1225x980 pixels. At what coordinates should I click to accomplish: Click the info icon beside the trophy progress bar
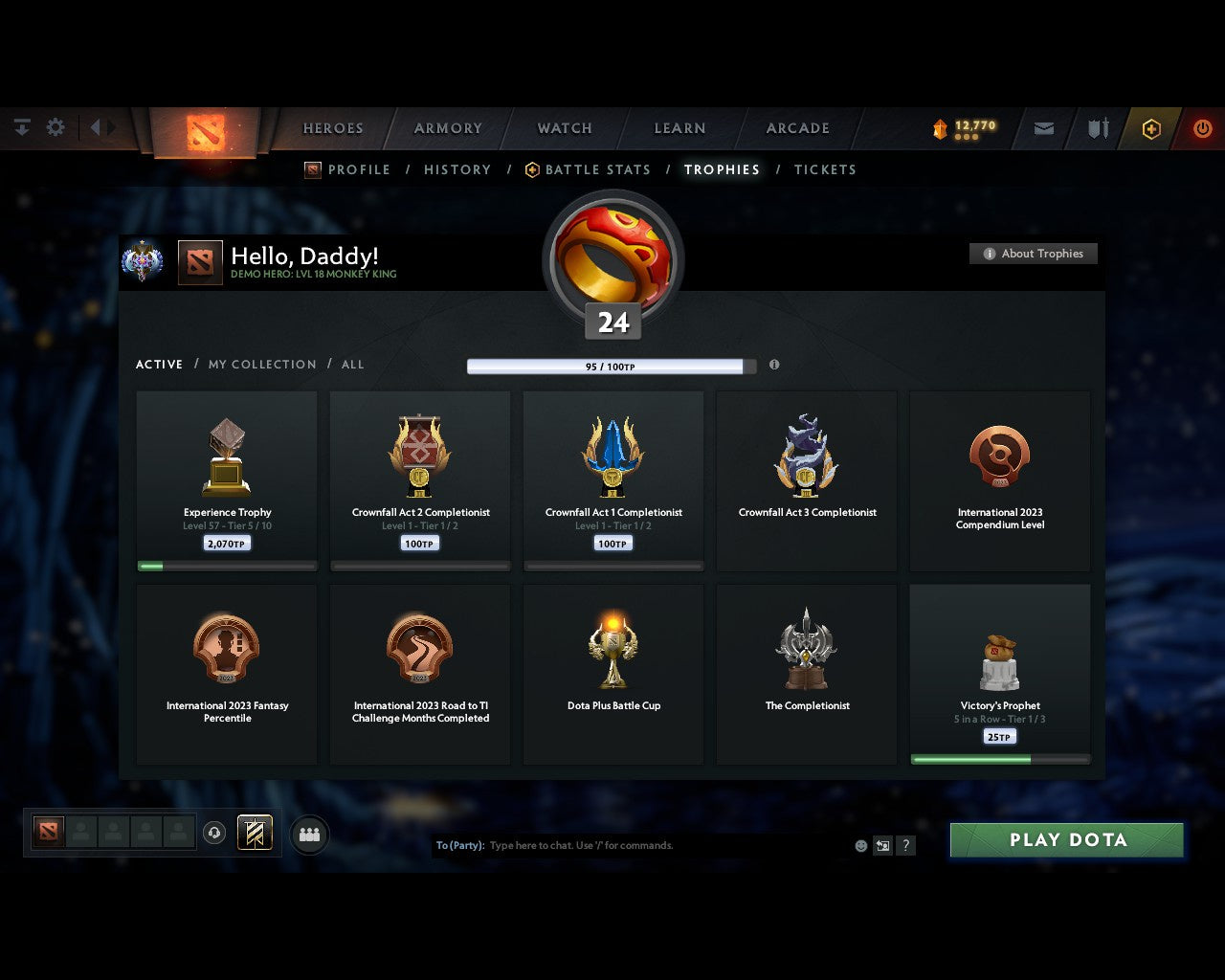774,365
